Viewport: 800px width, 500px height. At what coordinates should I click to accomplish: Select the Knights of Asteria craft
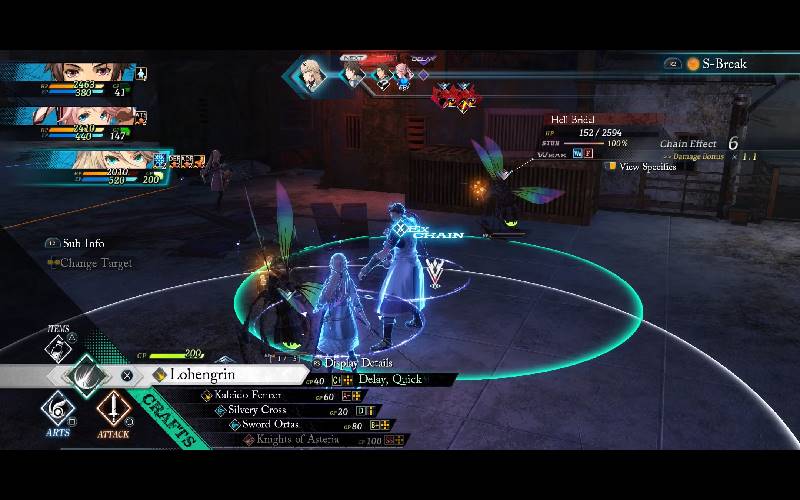(x=297, y=439)
